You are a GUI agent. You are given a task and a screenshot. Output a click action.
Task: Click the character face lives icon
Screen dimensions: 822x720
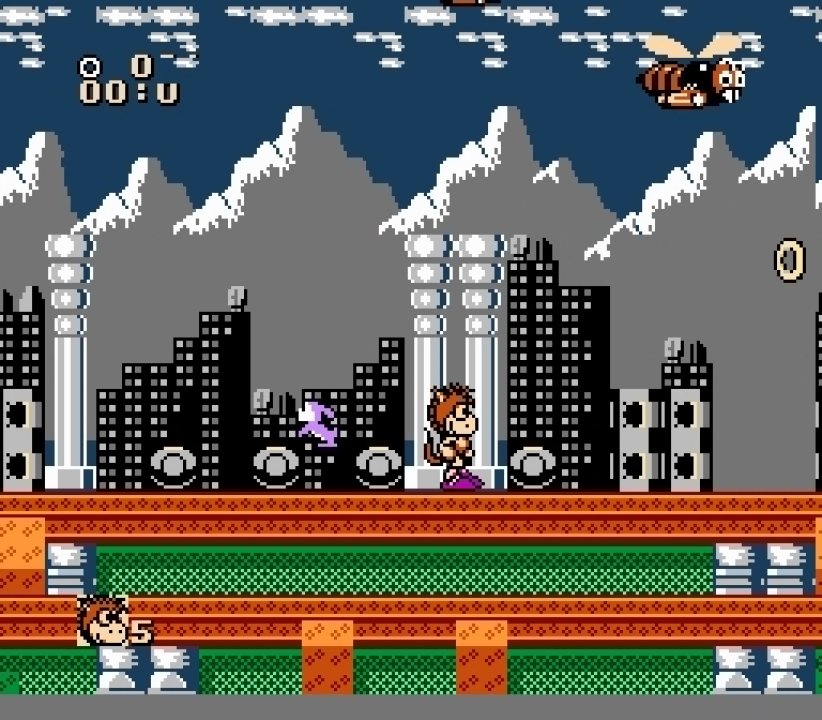pos(101,620)
